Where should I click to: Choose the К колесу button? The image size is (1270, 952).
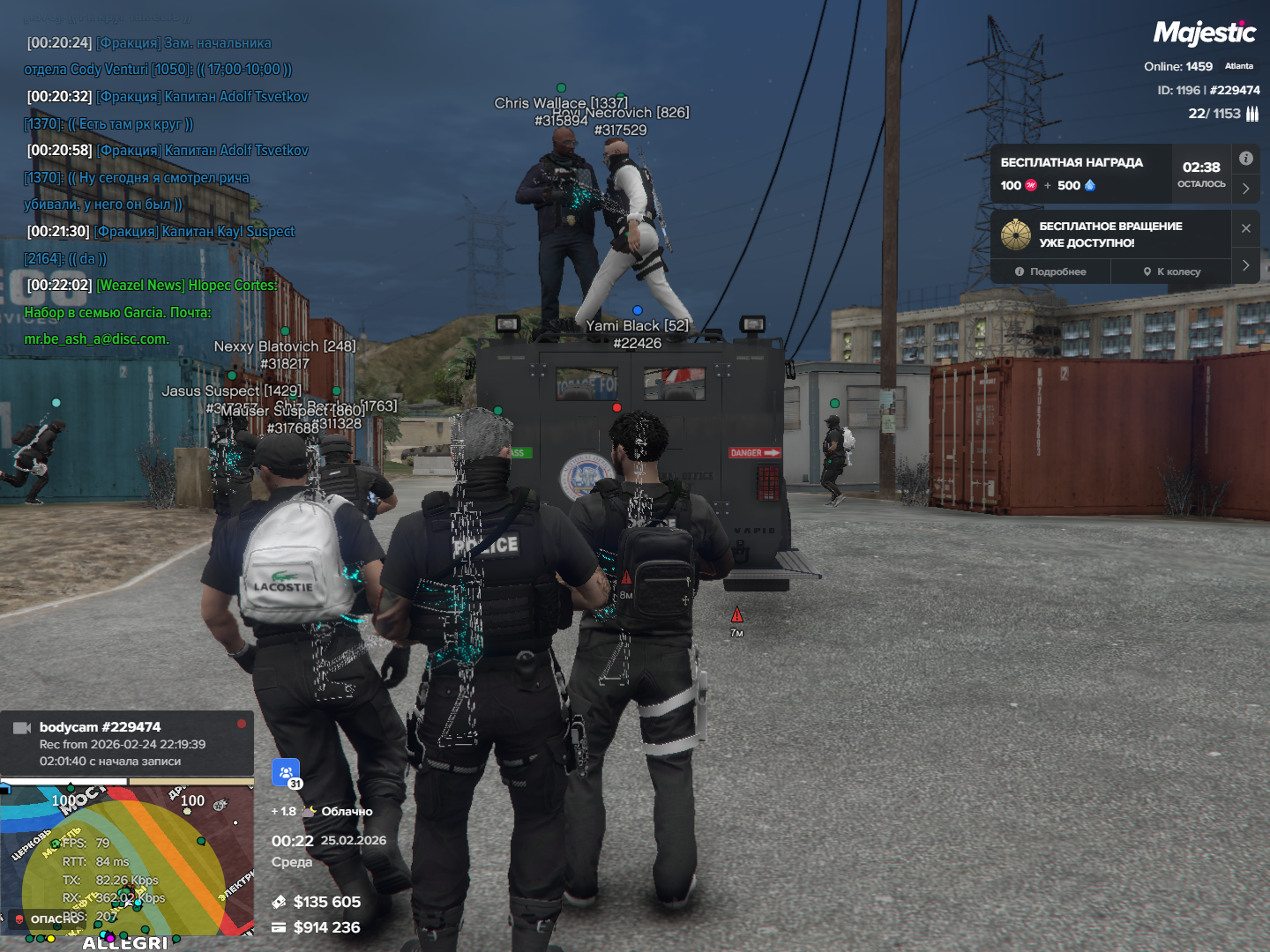click(1171, 271)
